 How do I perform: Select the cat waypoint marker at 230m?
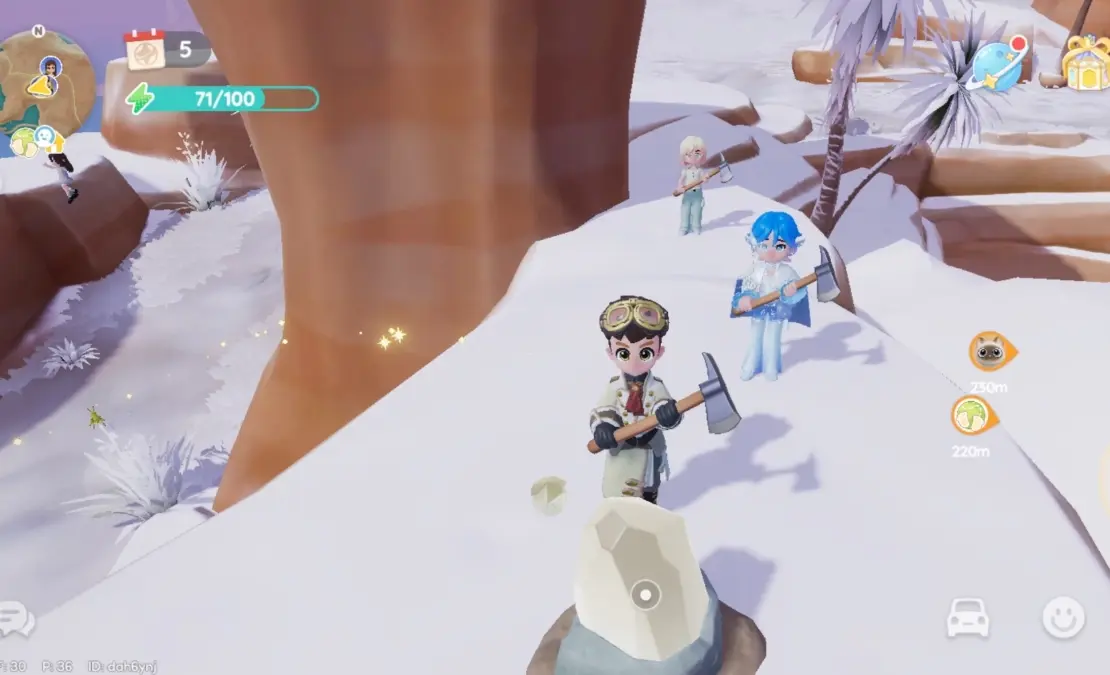coord(989,352)
